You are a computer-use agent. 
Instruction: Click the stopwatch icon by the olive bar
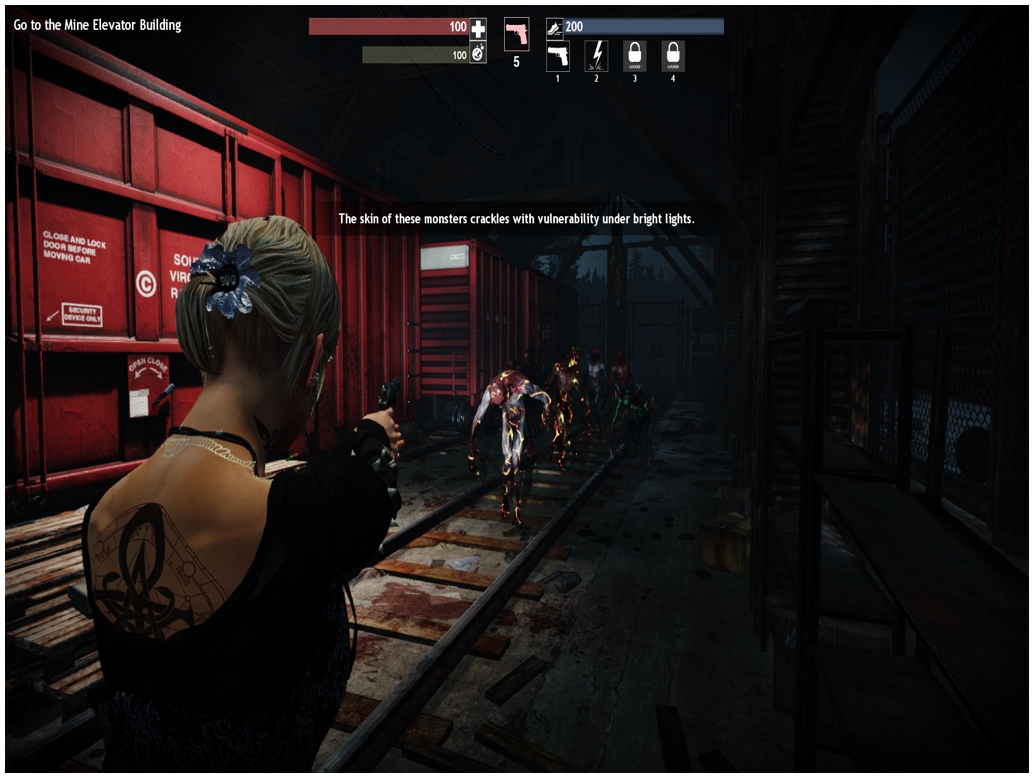[x=478, y=55]
